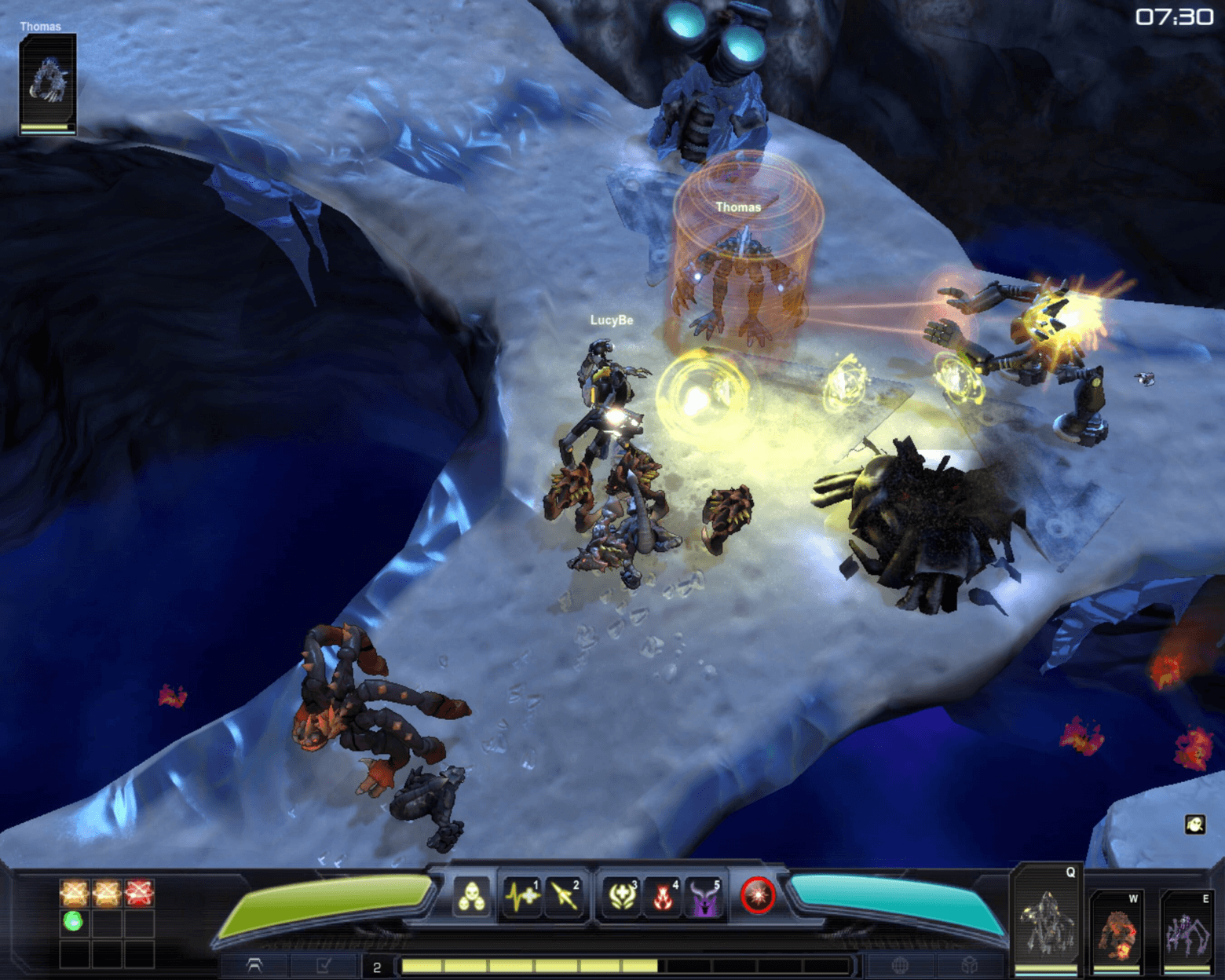Image resolution: width=1225 pixels, height=980 pixels.
Task: Use the purple horned demon ability
Action: [704, 897]
